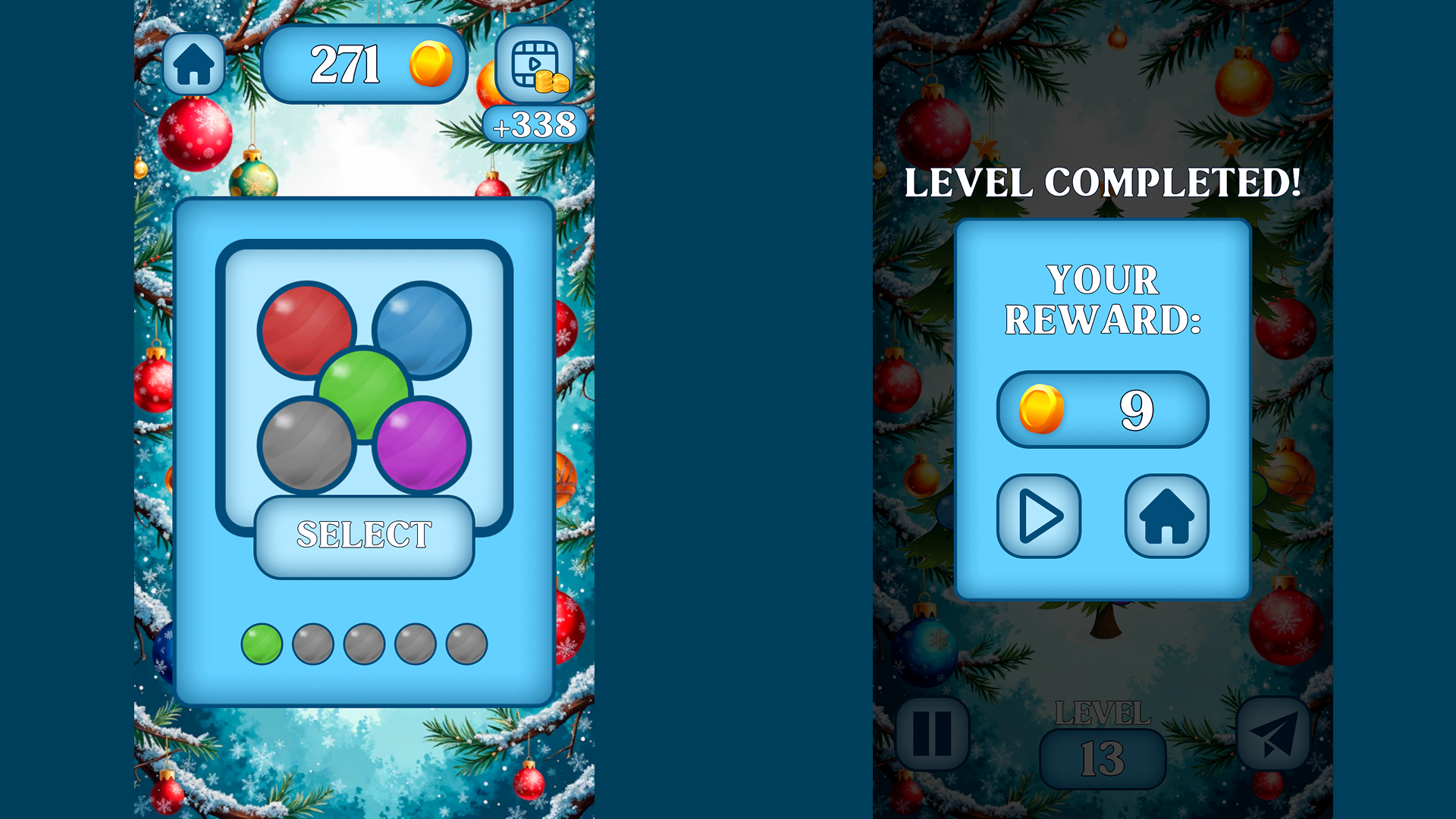Select the blue ball
Image resolution: width=1456 pixels, height=819 pixels.
pos(421,328)
